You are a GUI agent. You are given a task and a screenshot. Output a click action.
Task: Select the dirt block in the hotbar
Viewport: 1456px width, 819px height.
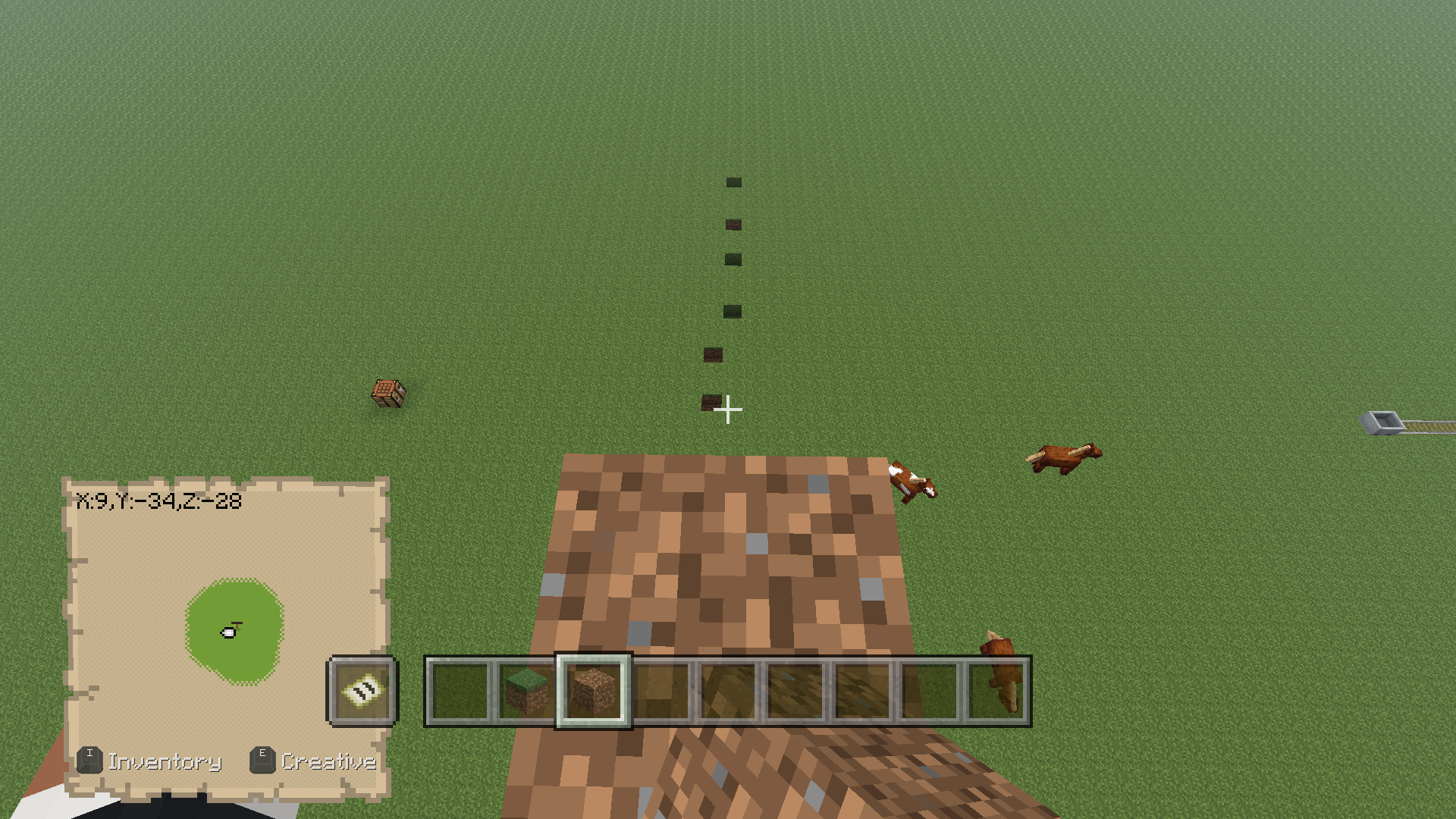(x=594, y=690)
